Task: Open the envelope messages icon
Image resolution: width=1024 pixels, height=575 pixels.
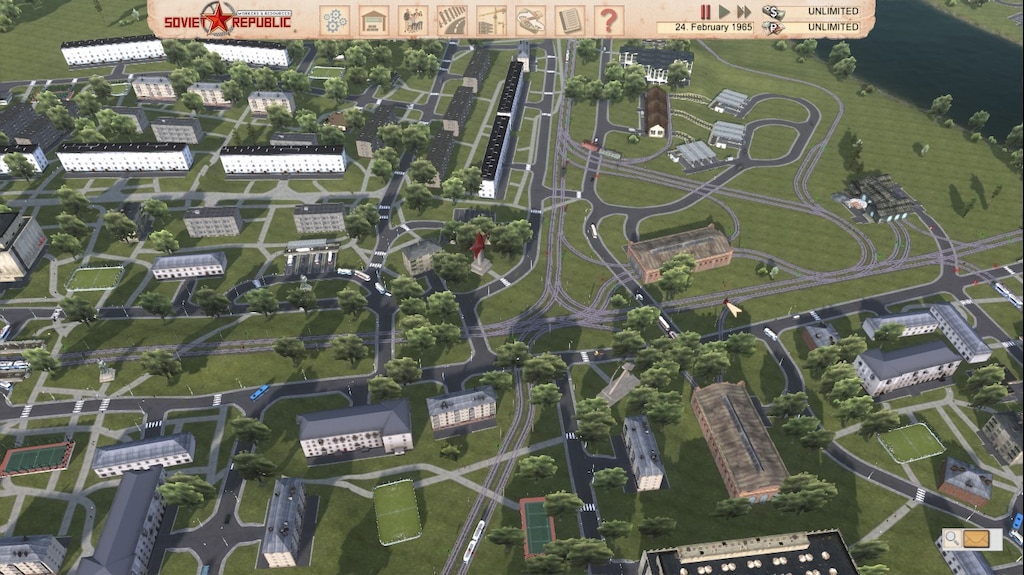Action: pyautogui.click(x=977, y=540)
